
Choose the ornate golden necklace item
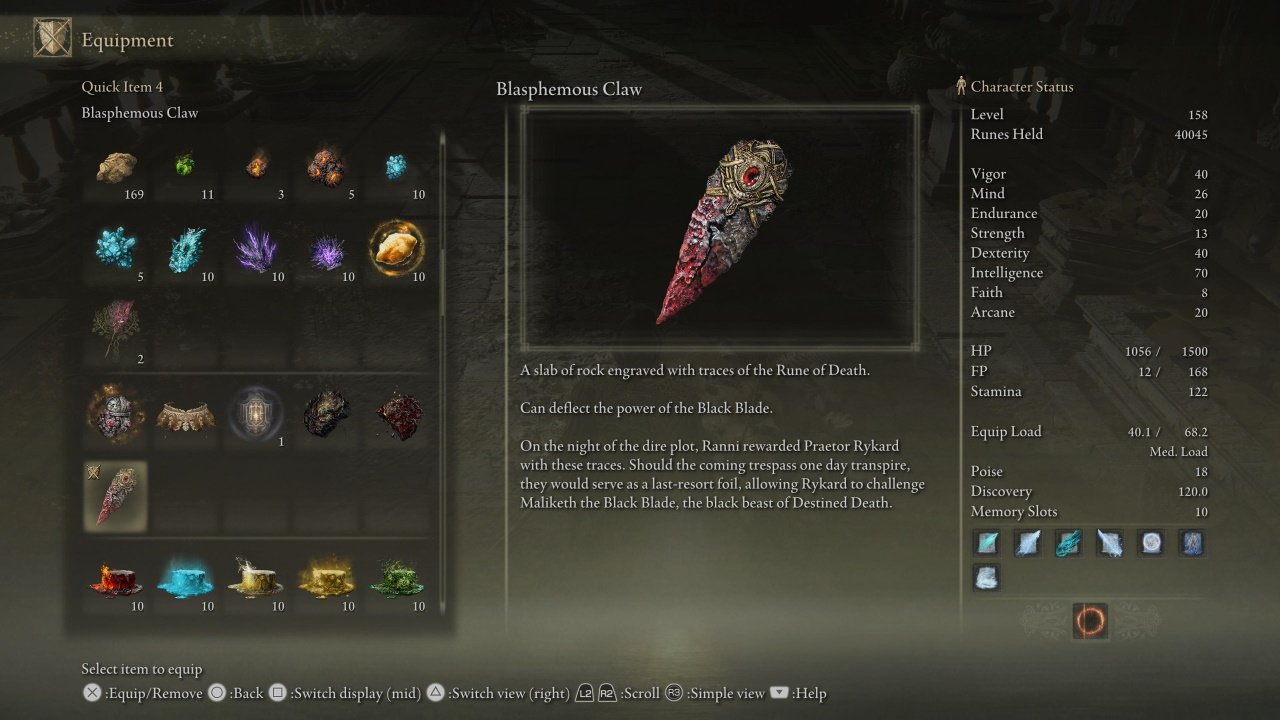(x=186, y=416)
